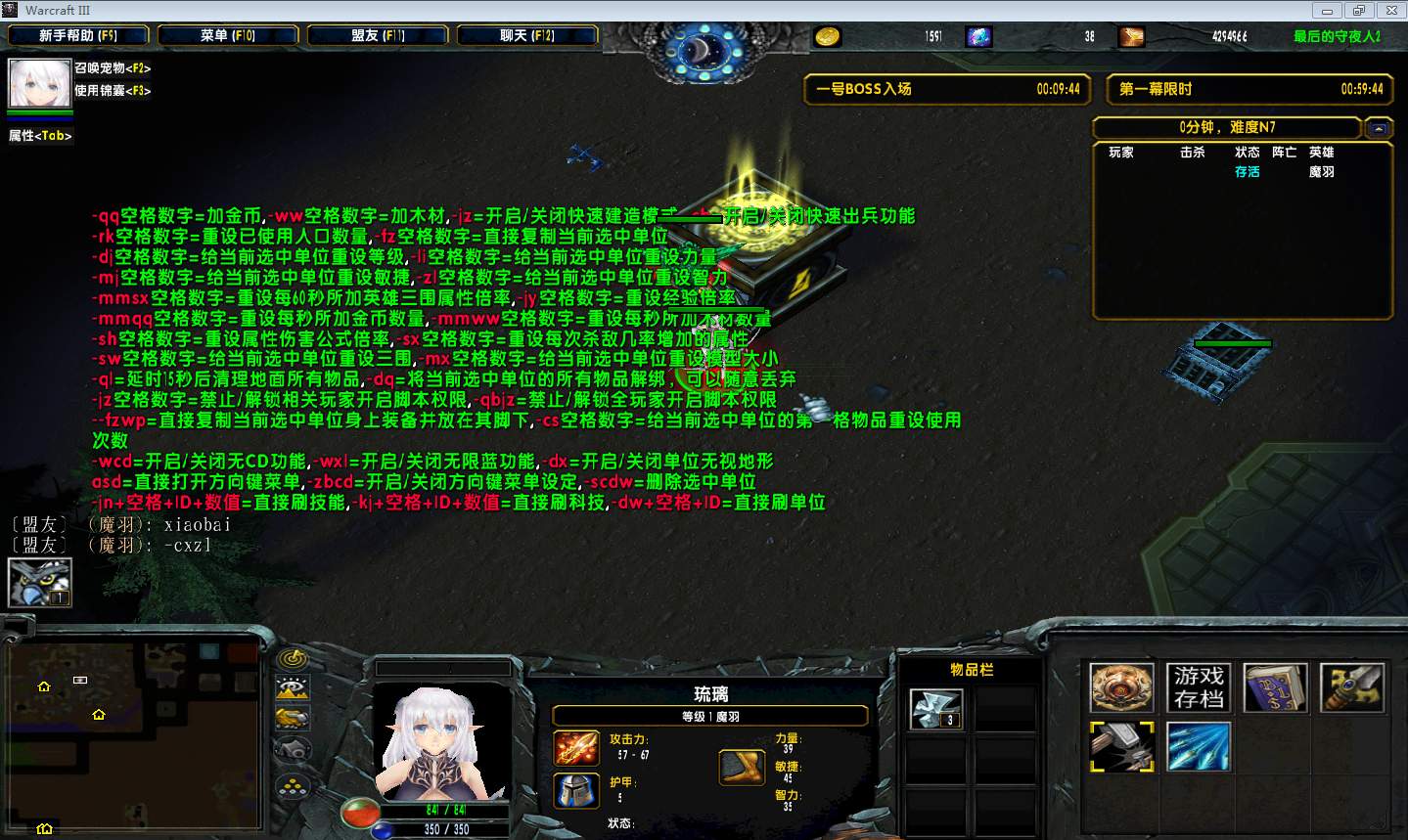Maximize the Warcraft III window
The height and width of the screenshot is (840, 1408).
click(x=1359, y=11)
